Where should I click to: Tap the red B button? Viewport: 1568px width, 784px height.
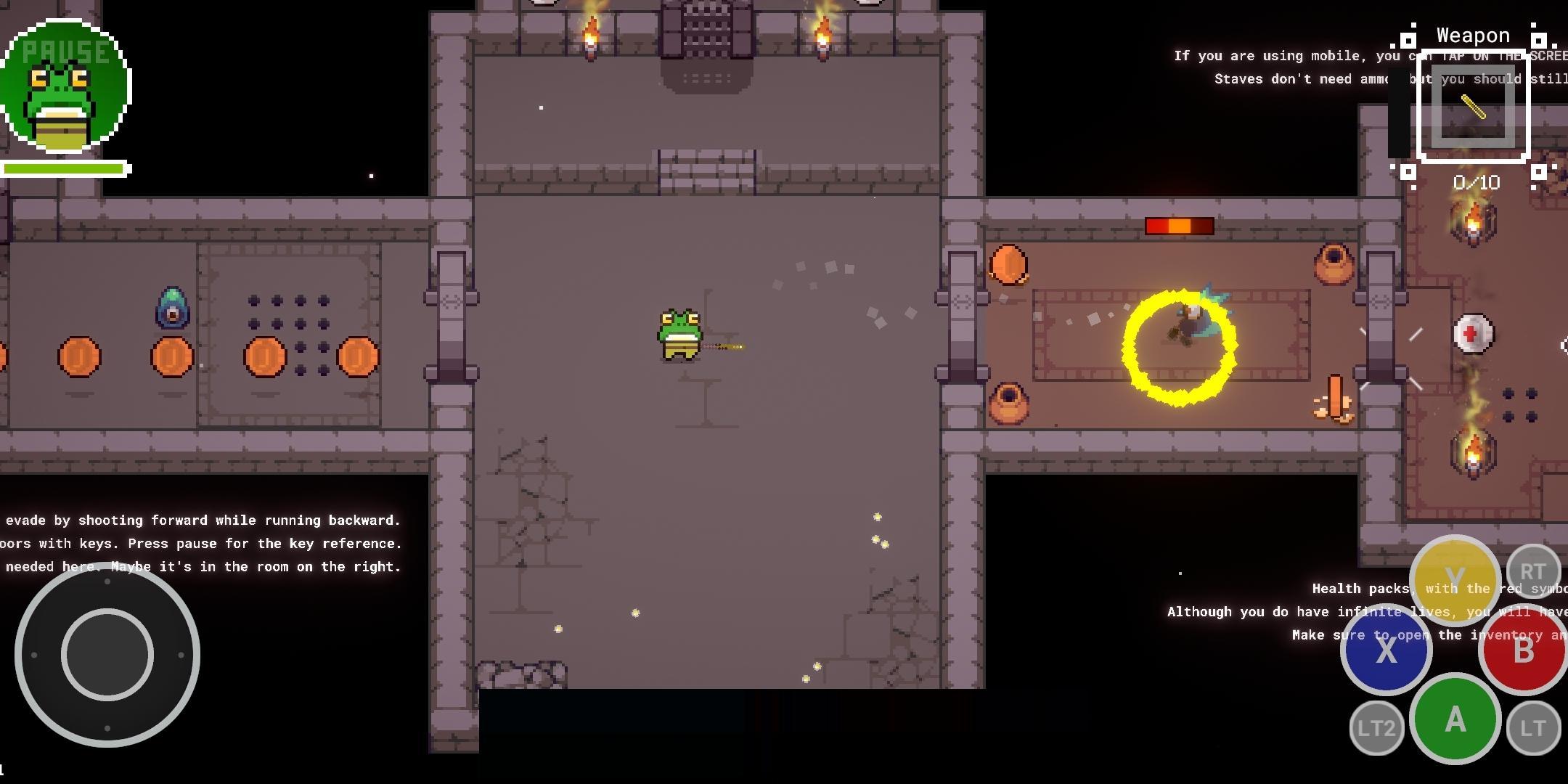[1524, 650]
